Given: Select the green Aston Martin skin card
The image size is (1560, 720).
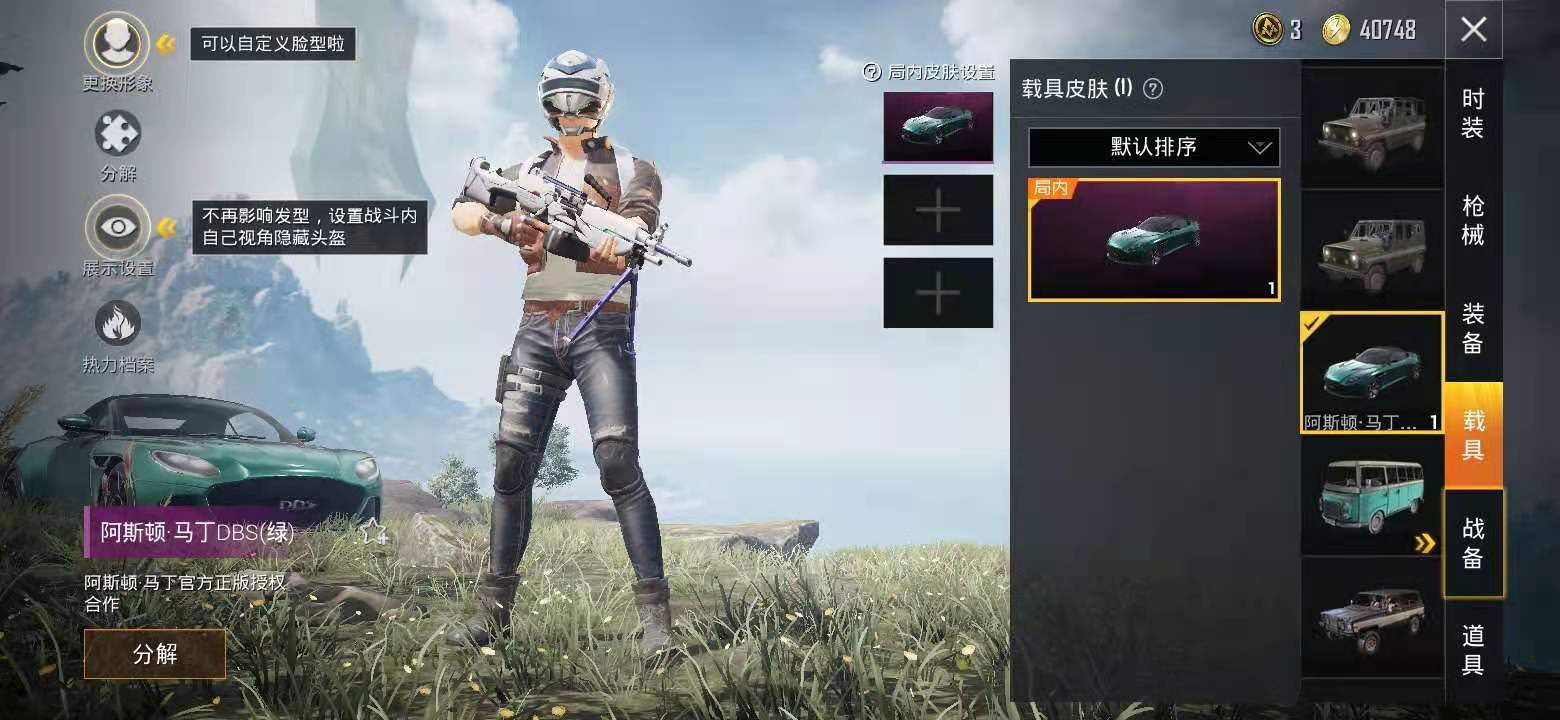Looking at the screenshot, I should (1154, 240).
